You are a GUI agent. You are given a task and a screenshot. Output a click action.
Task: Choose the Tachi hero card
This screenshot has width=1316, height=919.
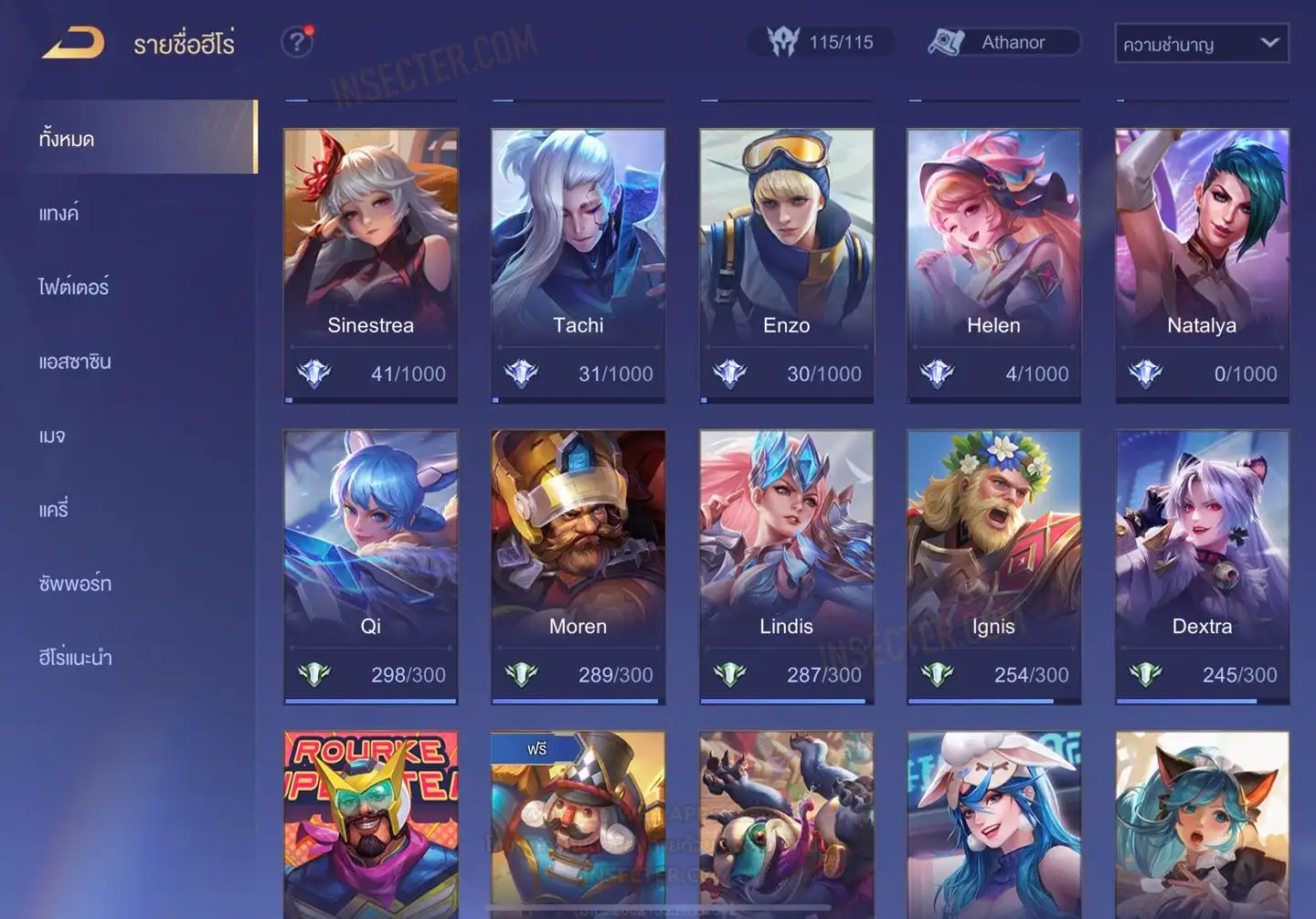tap(578, 265)
